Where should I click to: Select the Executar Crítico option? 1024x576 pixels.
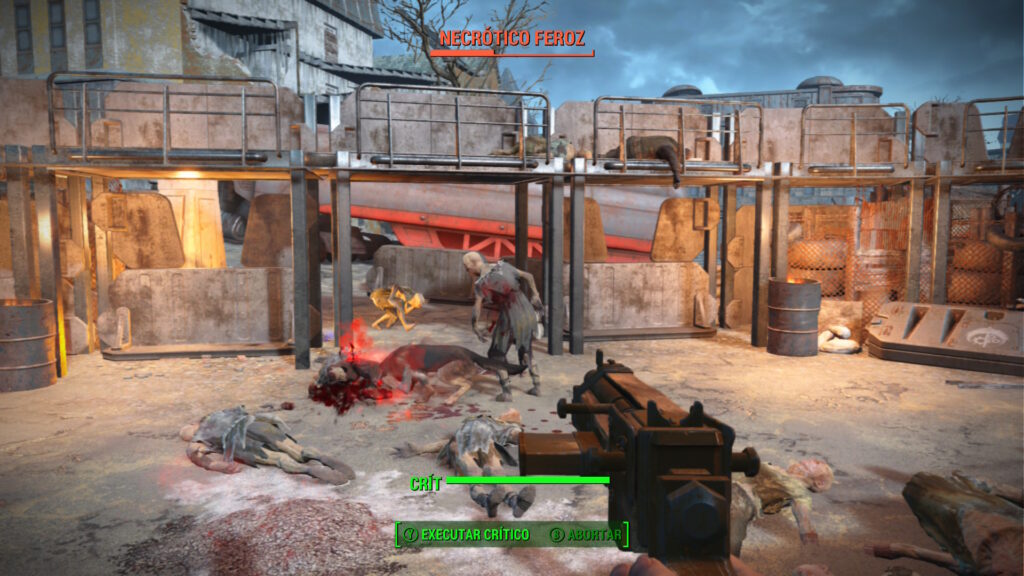tap(466, 535)
